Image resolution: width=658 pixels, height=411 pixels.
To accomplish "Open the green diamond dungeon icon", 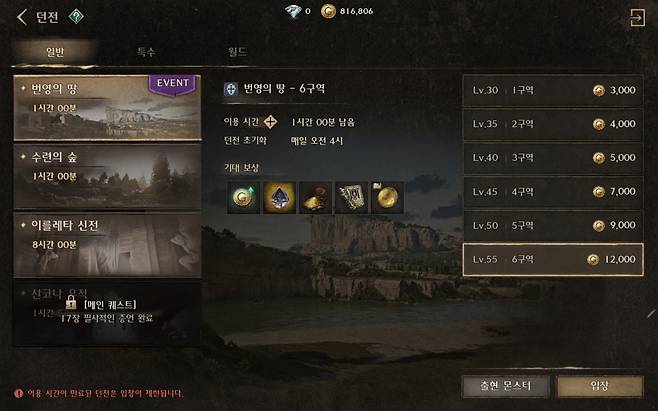I will pyautogui.click(x=77, y=16).
